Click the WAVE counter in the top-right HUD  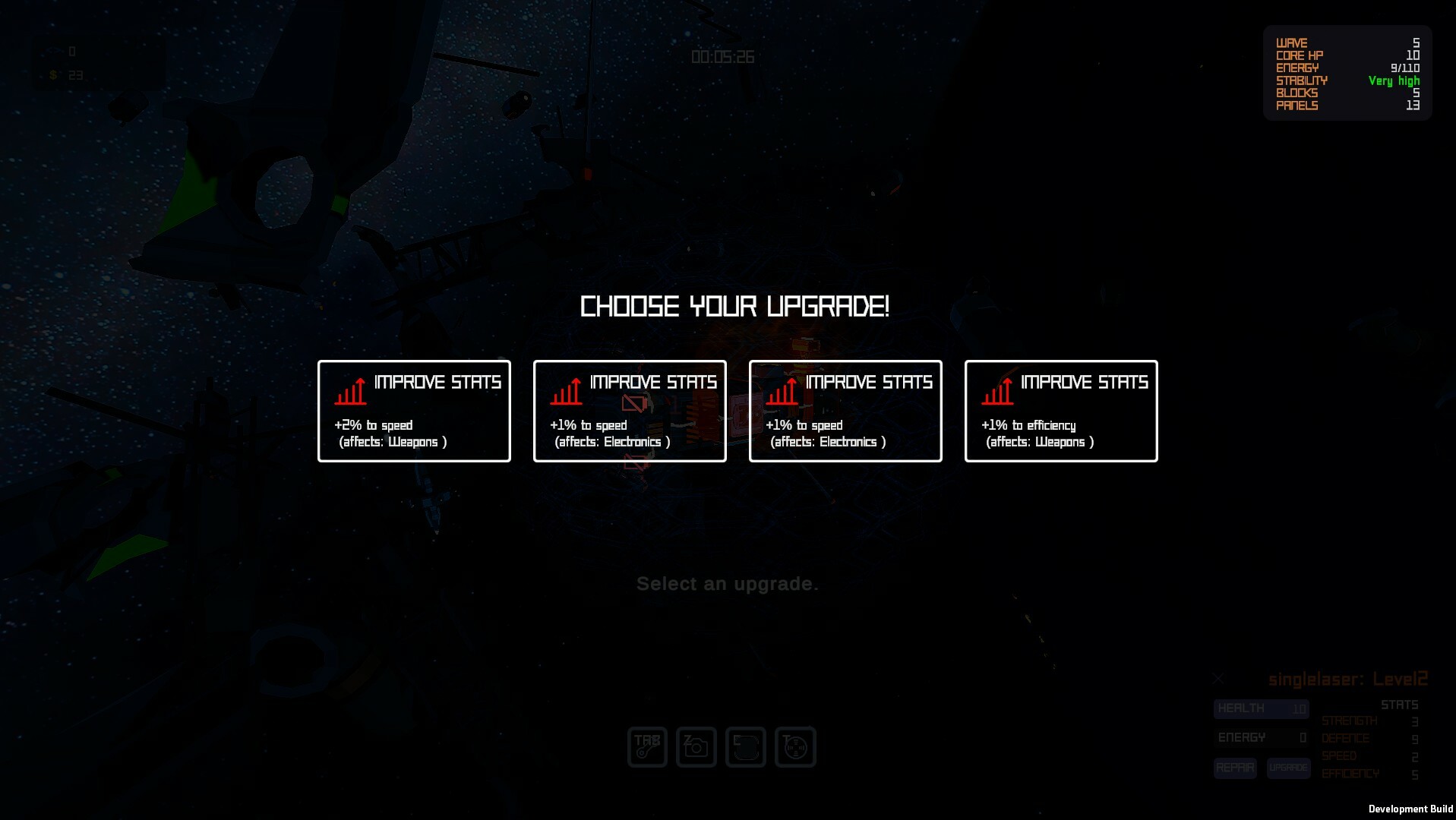pyautogui.click(x=1344, y=43)
